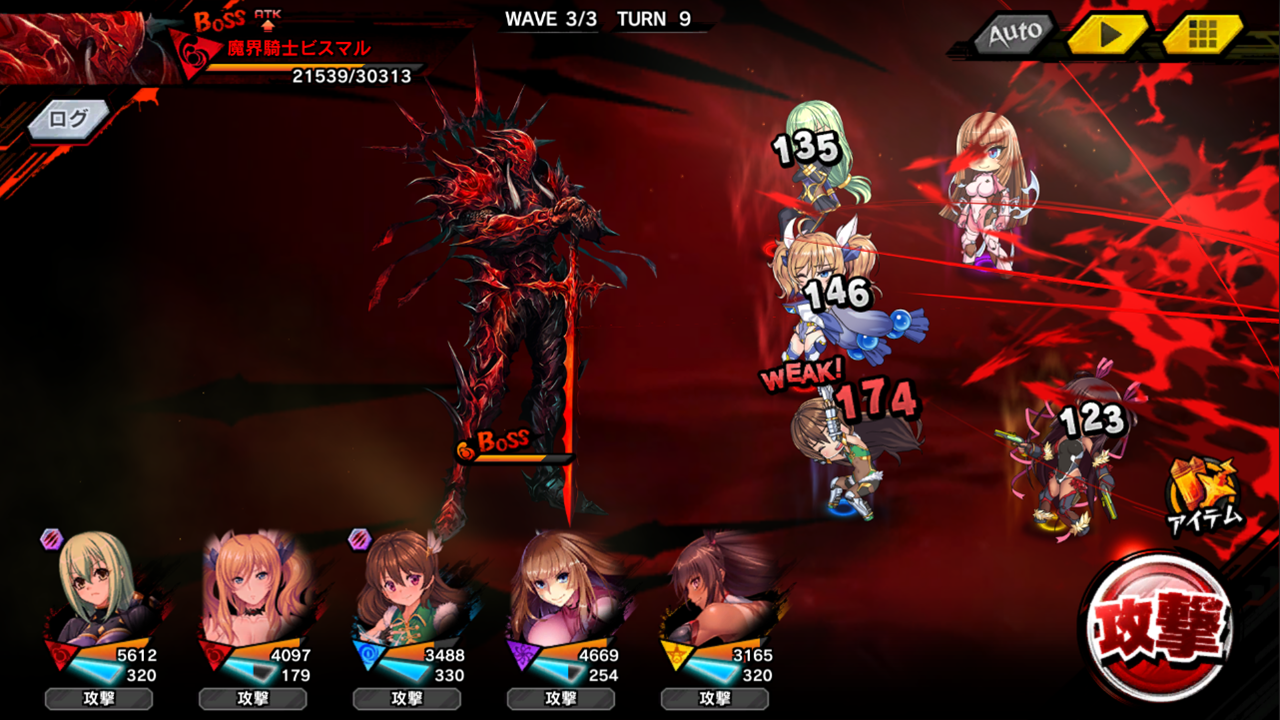This screenshot has height=720, width=1280.
Task: Click 攻撃 command under the 4669 HP character
Action: [560, 698]
